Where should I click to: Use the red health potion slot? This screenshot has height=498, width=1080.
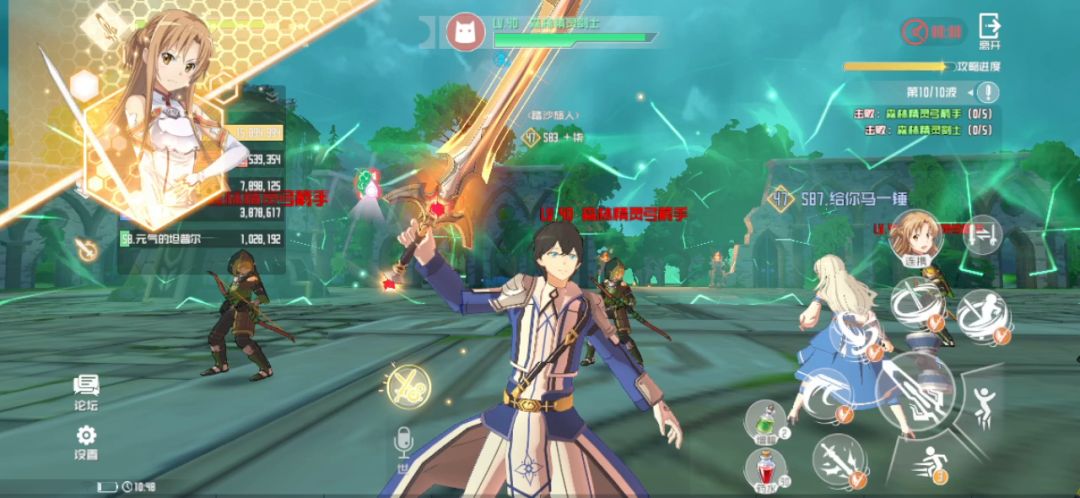pyautogui.click(x=766, y=468)
